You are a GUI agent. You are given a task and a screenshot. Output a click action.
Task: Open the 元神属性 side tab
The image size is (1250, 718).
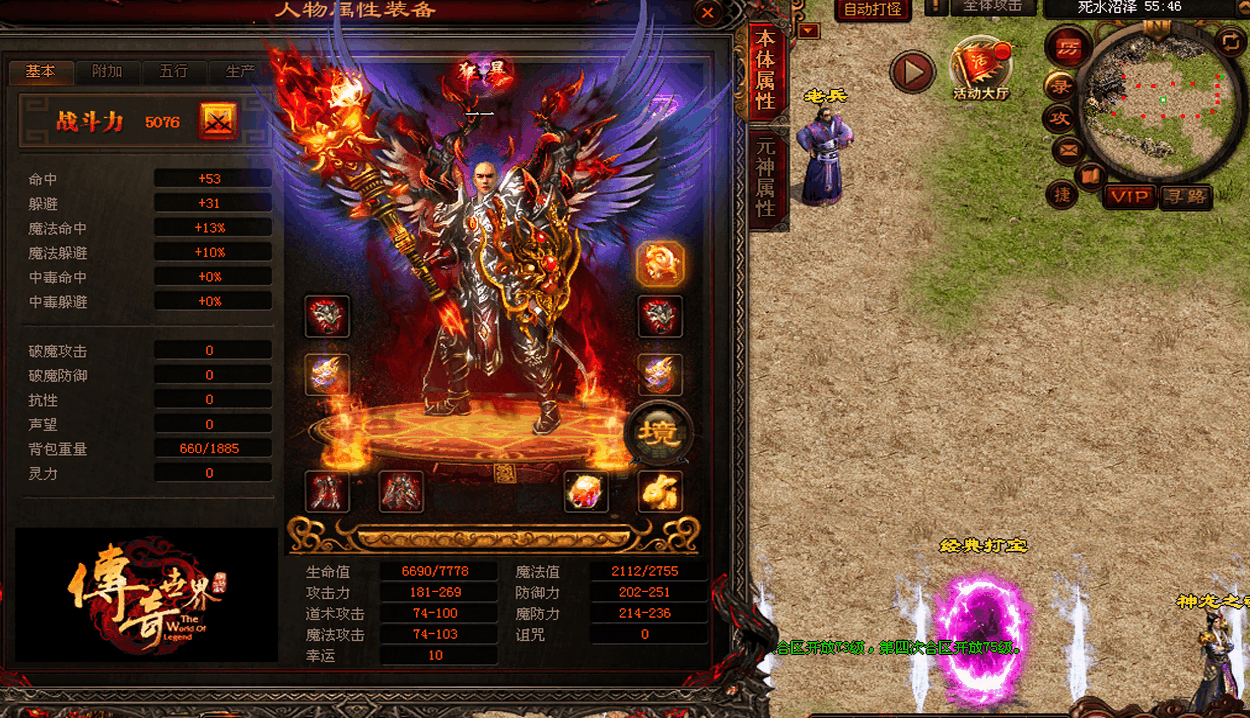(765, 176)
